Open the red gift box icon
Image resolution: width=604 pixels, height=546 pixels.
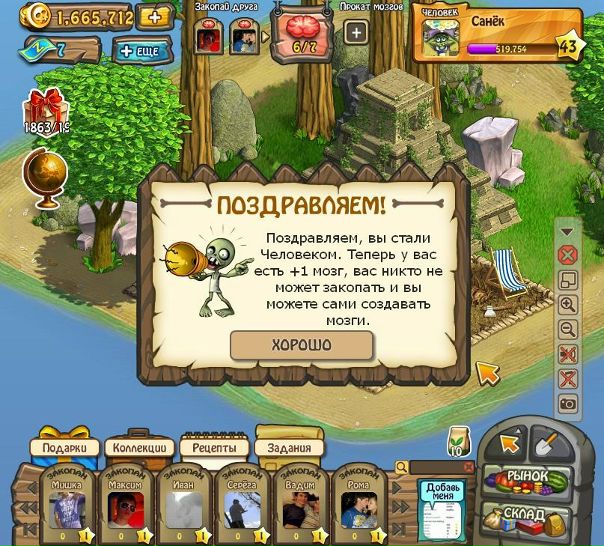44,108
